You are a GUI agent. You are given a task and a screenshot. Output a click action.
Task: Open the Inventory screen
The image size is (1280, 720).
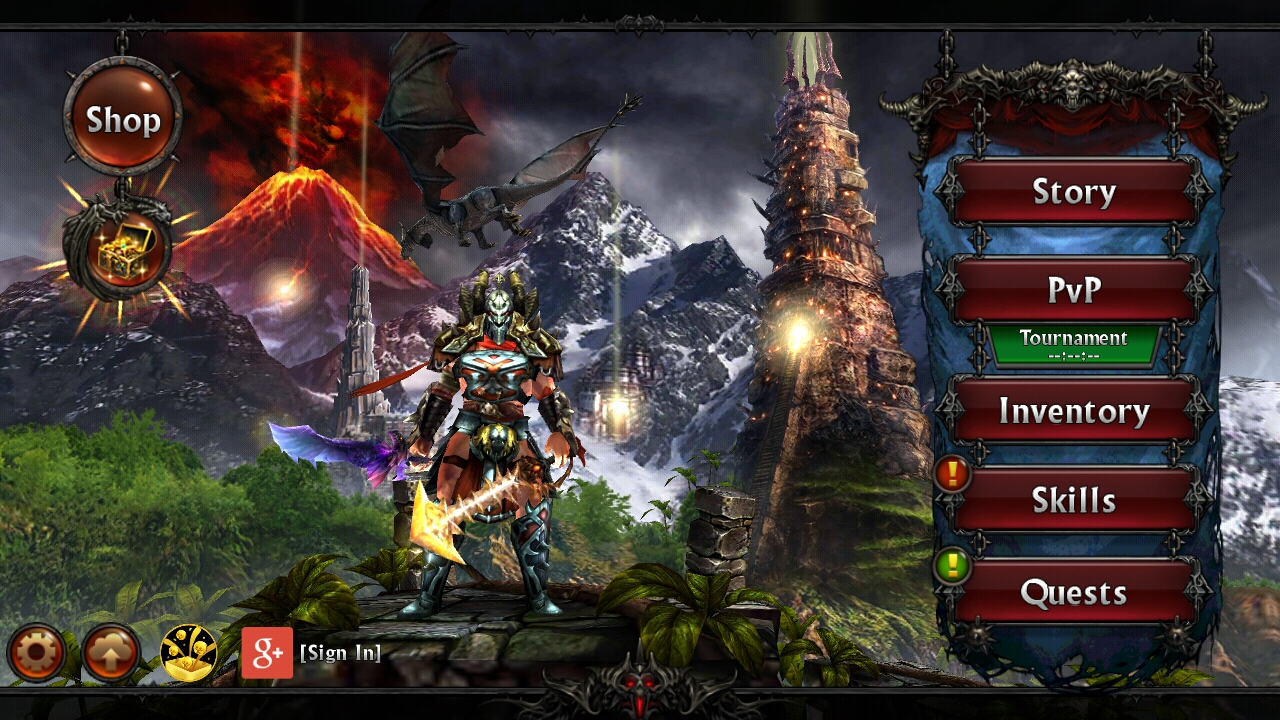pyautogui.click(x=1075, y=409)
